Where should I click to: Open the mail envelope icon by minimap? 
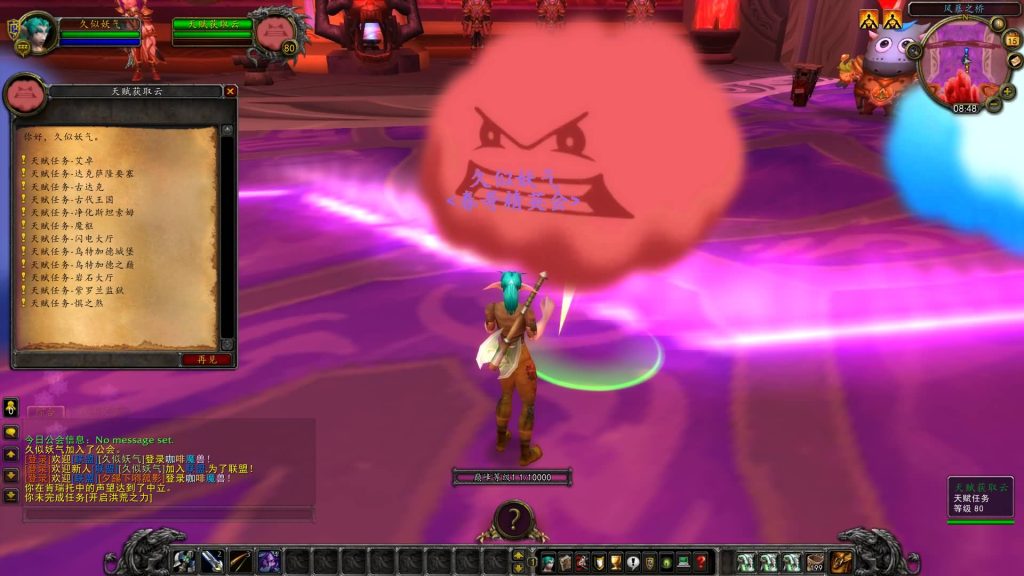tap(1015, 61)
